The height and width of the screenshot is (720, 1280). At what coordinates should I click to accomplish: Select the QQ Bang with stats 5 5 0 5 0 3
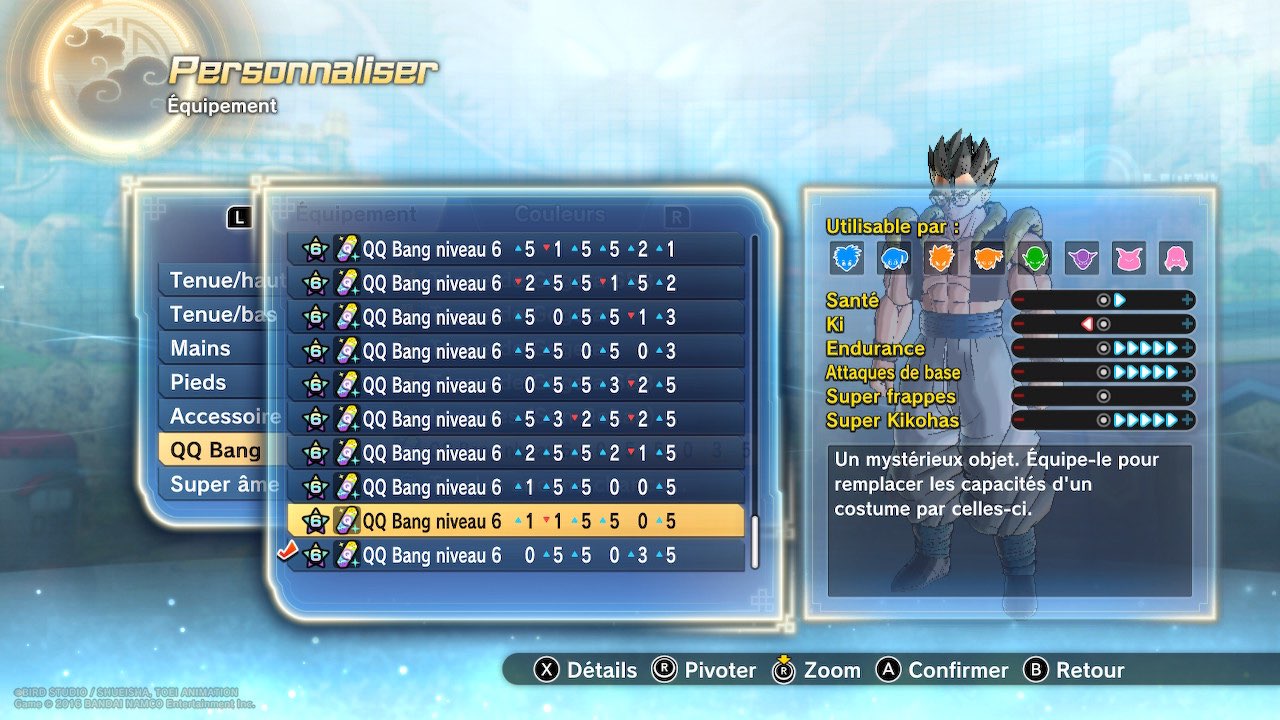515,352
